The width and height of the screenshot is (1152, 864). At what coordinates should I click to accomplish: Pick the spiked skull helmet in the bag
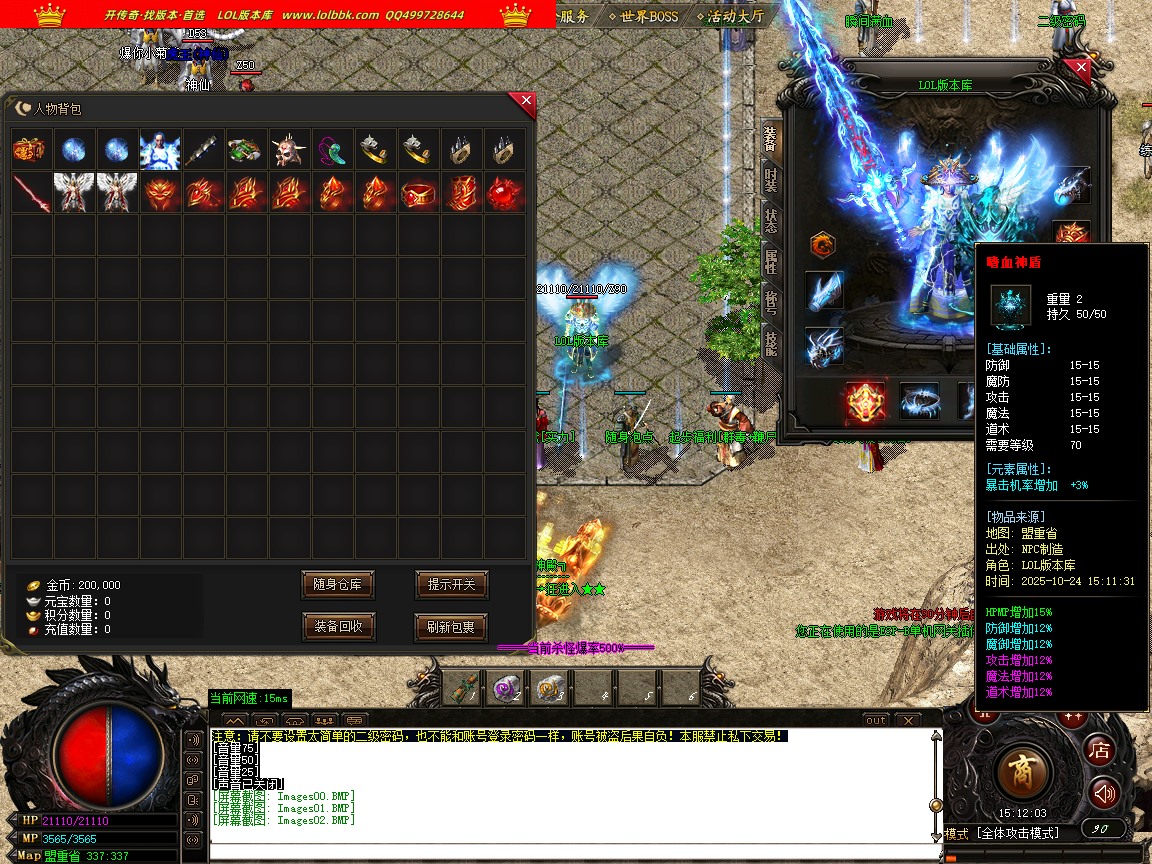pos(290,150)
